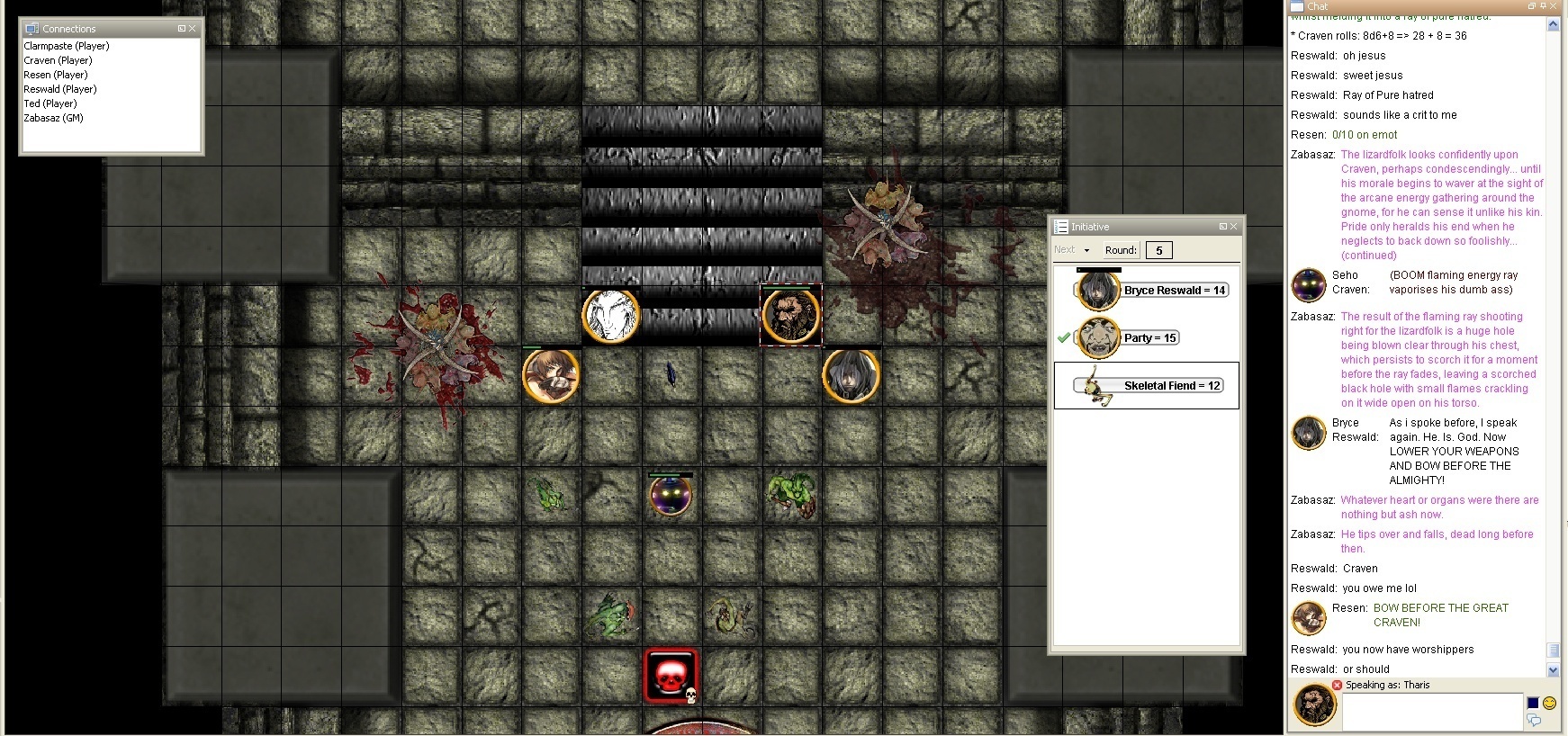The height and width of the screenshot is (736, 1568).
Task: Click the chat scrollbar down arrow
Action: pyautogui.click(x=1553, y=670)
